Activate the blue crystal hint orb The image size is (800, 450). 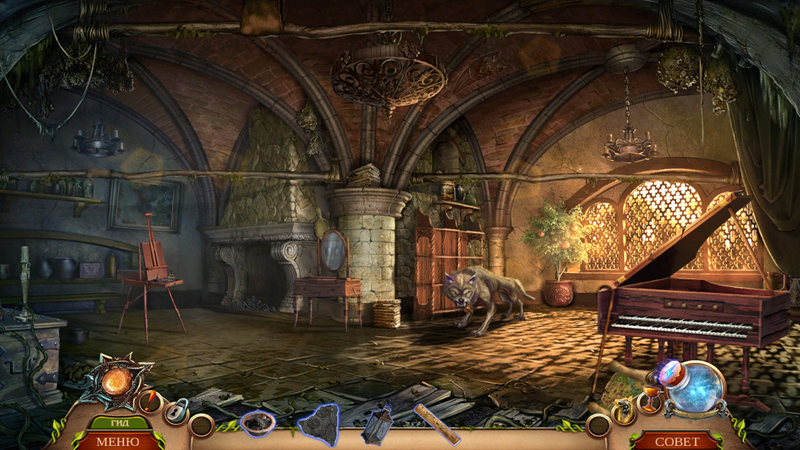click(696, 387)
